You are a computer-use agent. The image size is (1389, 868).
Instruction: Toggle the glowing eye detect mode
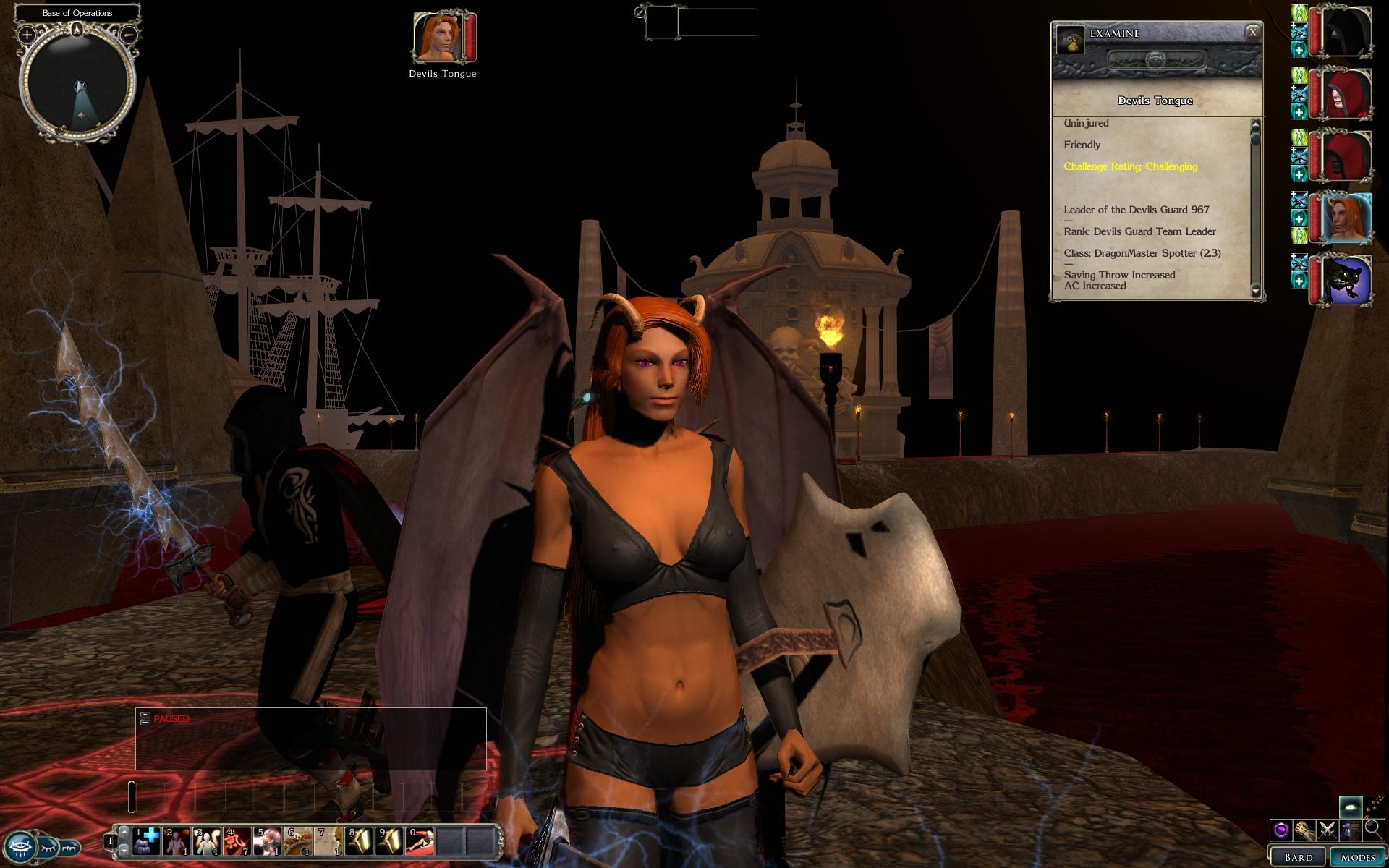pos(1350,807)
